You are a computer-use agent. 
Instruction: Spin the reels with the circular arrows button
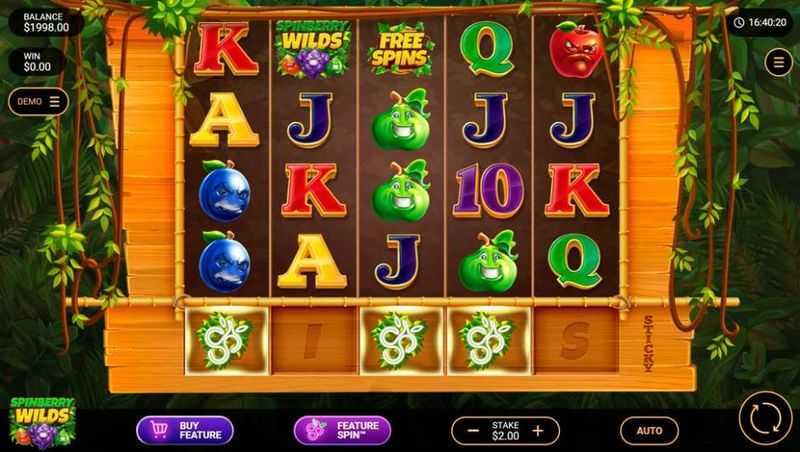coord(765,418)
